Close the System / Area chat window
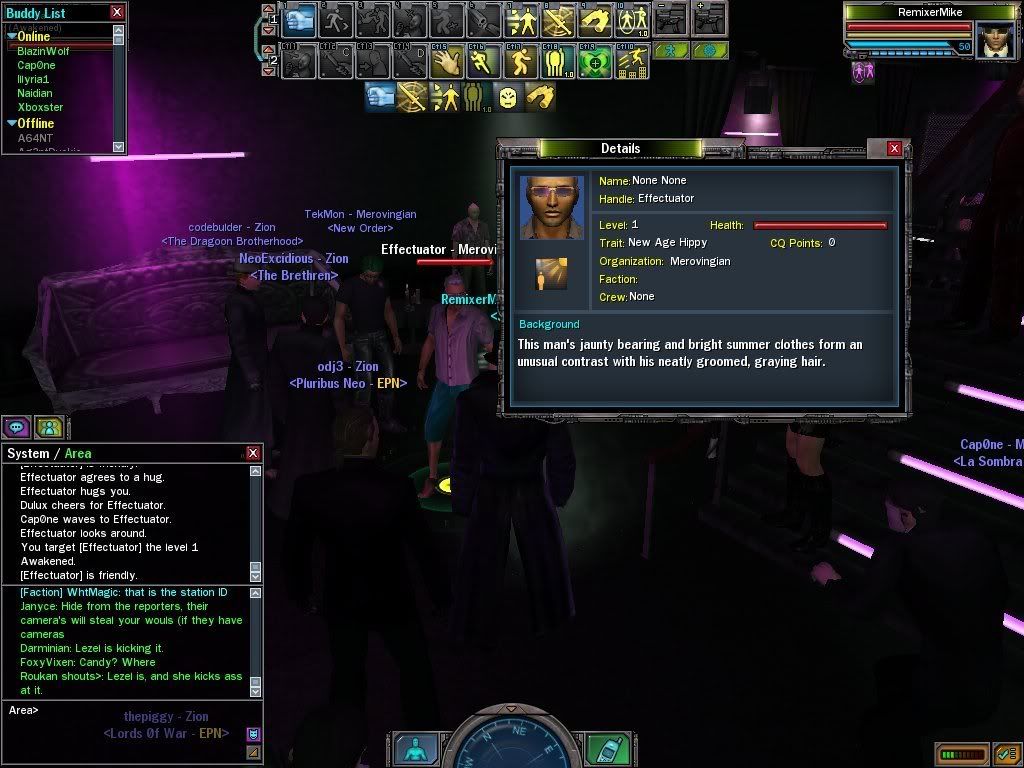Viewport: 1024px width, 768px height. pyautogui.click(x=253, y=453)
